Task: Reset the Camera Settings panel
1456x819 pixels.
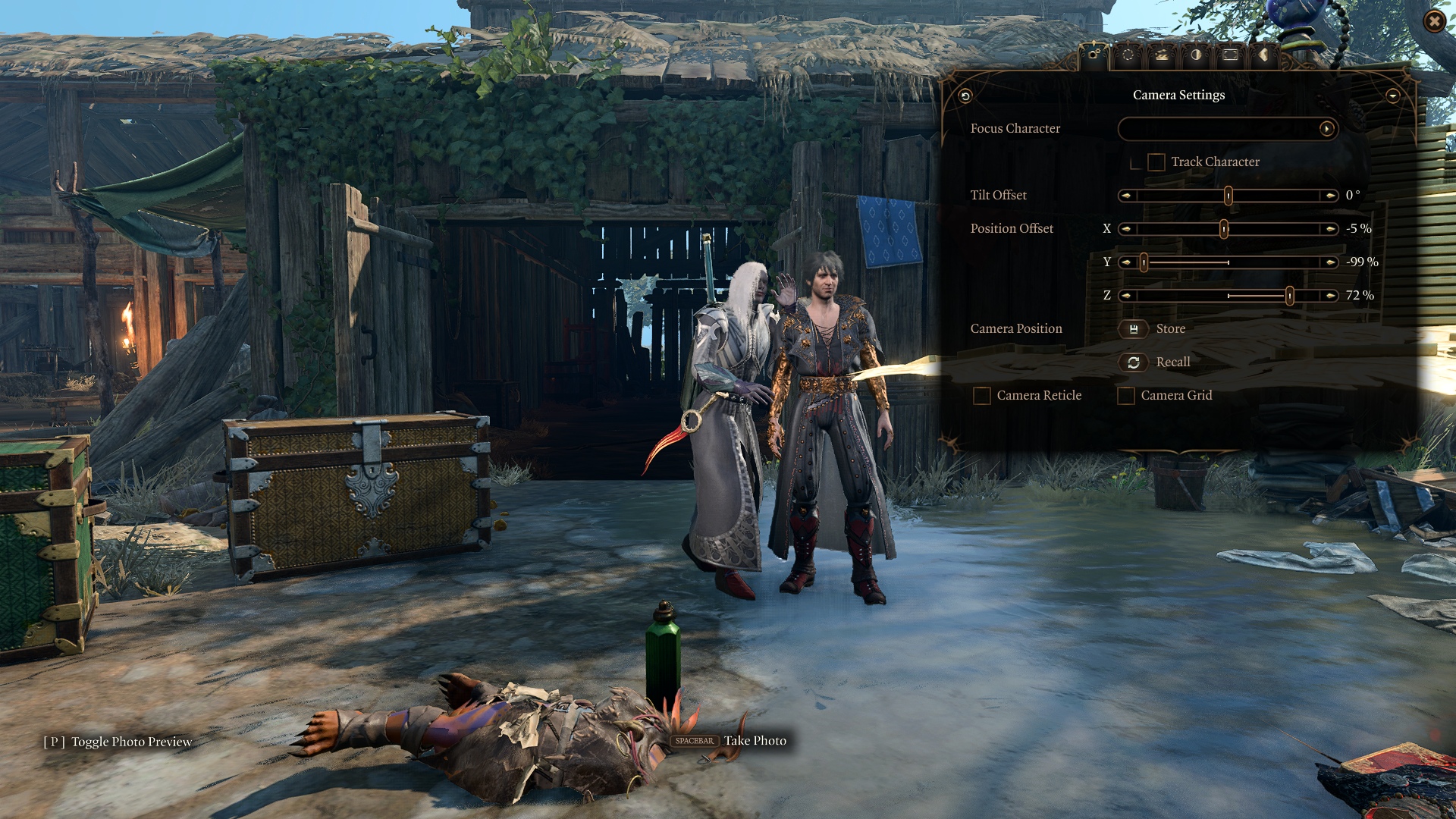Action: click(x=965, y=96)
